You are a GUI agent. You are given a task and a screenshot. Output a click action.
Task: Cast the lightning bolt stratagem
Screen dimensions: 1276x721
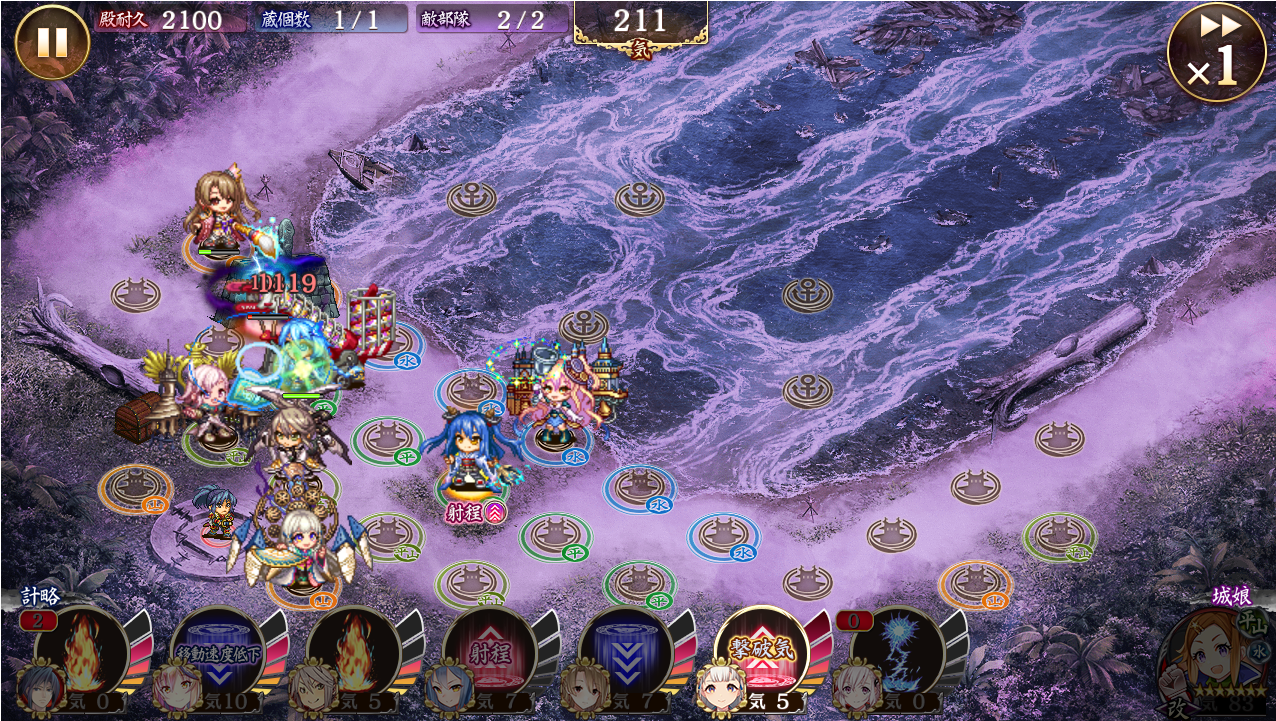(x=897, y=650)
